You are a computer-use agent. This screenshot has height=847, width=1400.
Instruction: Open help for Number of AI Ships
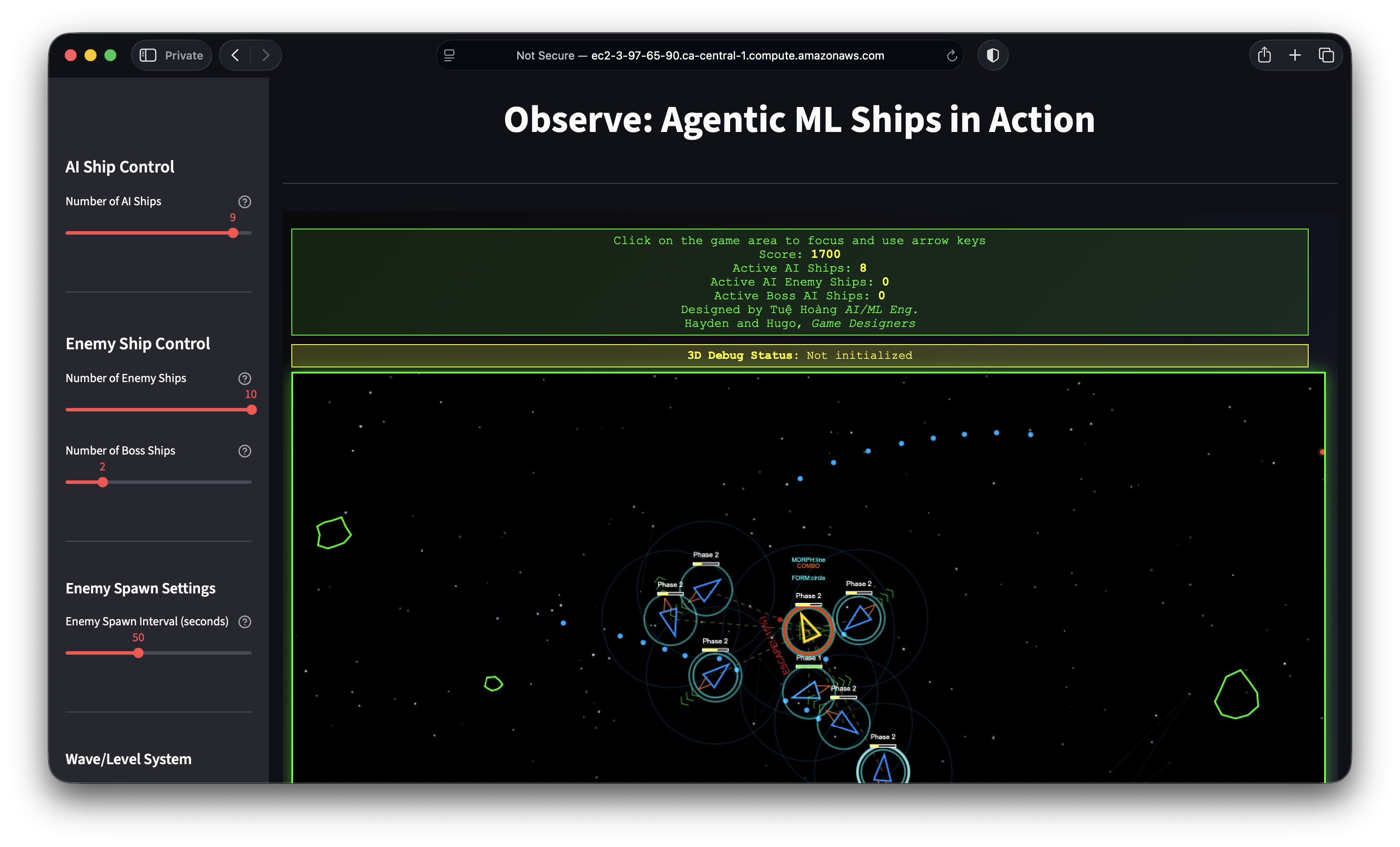(244, 201)
